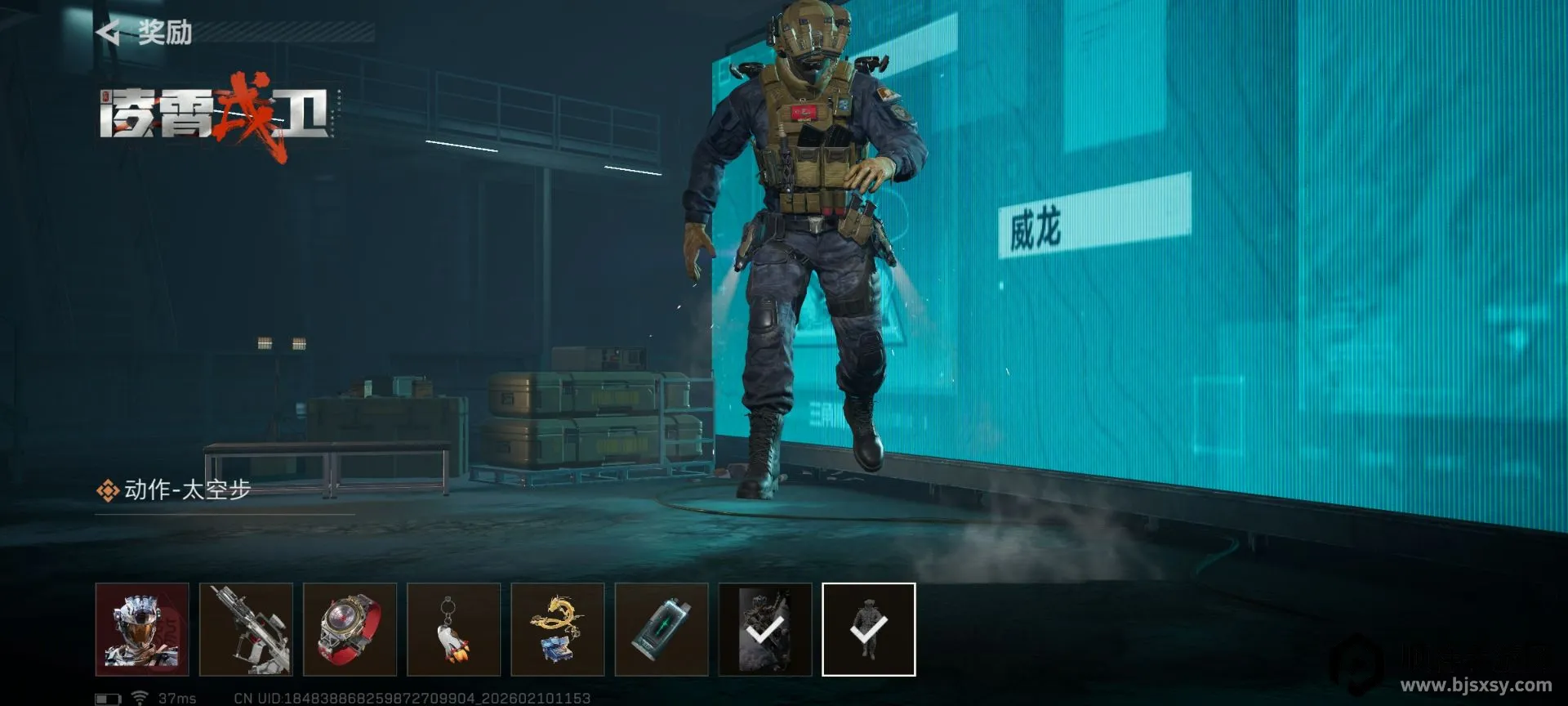Select the claimed soldier poster reward

[764, 629]
